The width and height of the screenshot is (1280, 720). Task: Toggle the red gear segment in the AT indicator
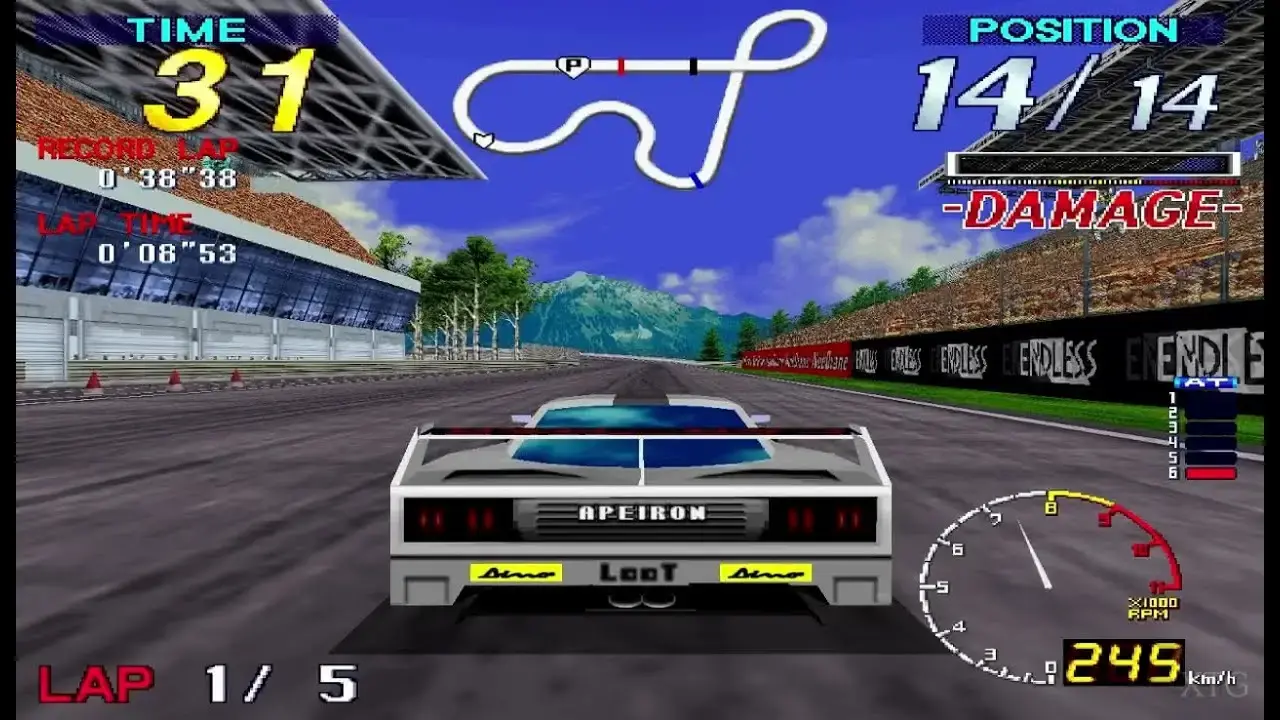coord(1210,473)
